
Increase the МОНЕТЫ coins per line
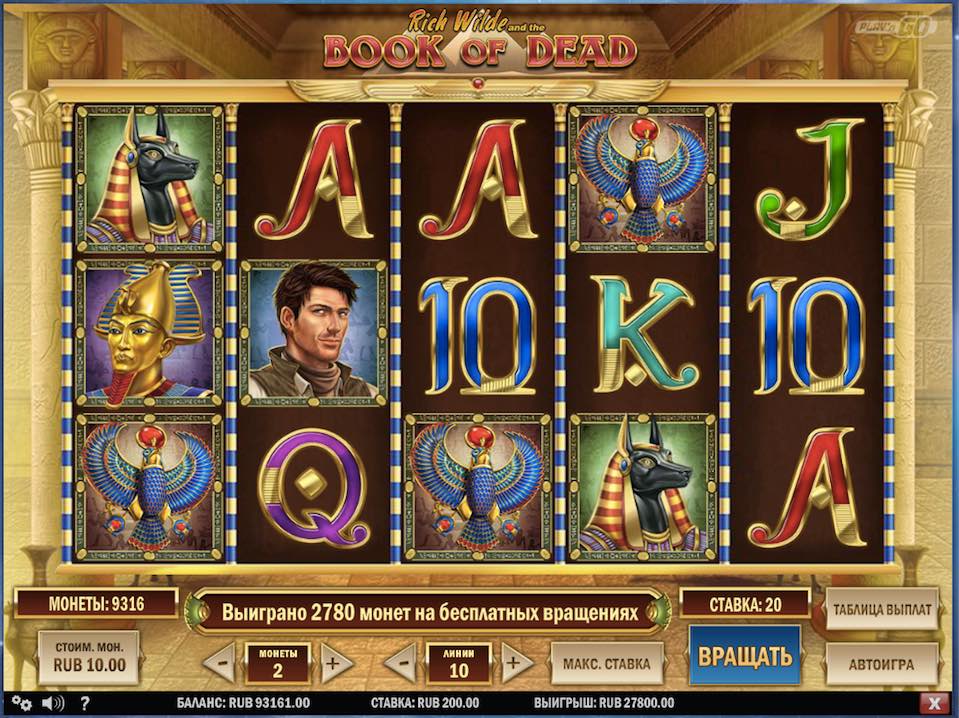337,662
